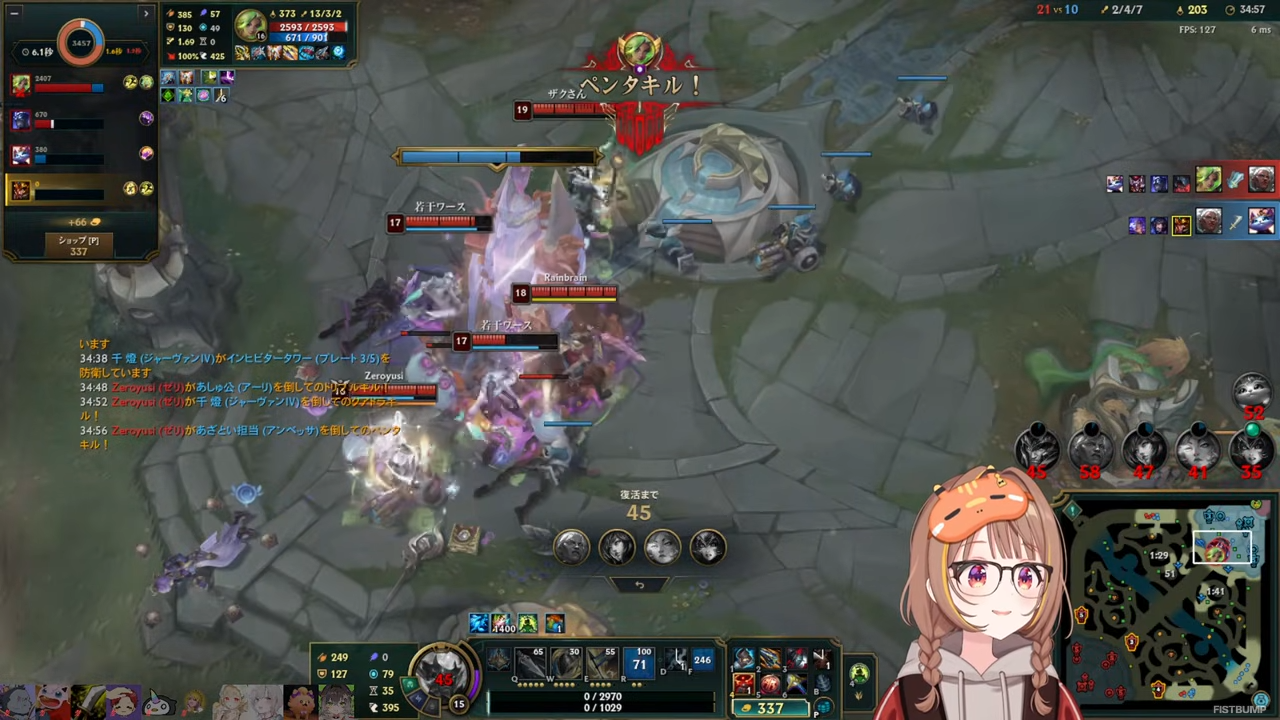Expand the scoreboard using the right arrow chevron
The image size is (1280, 720).
coord(146,13)
